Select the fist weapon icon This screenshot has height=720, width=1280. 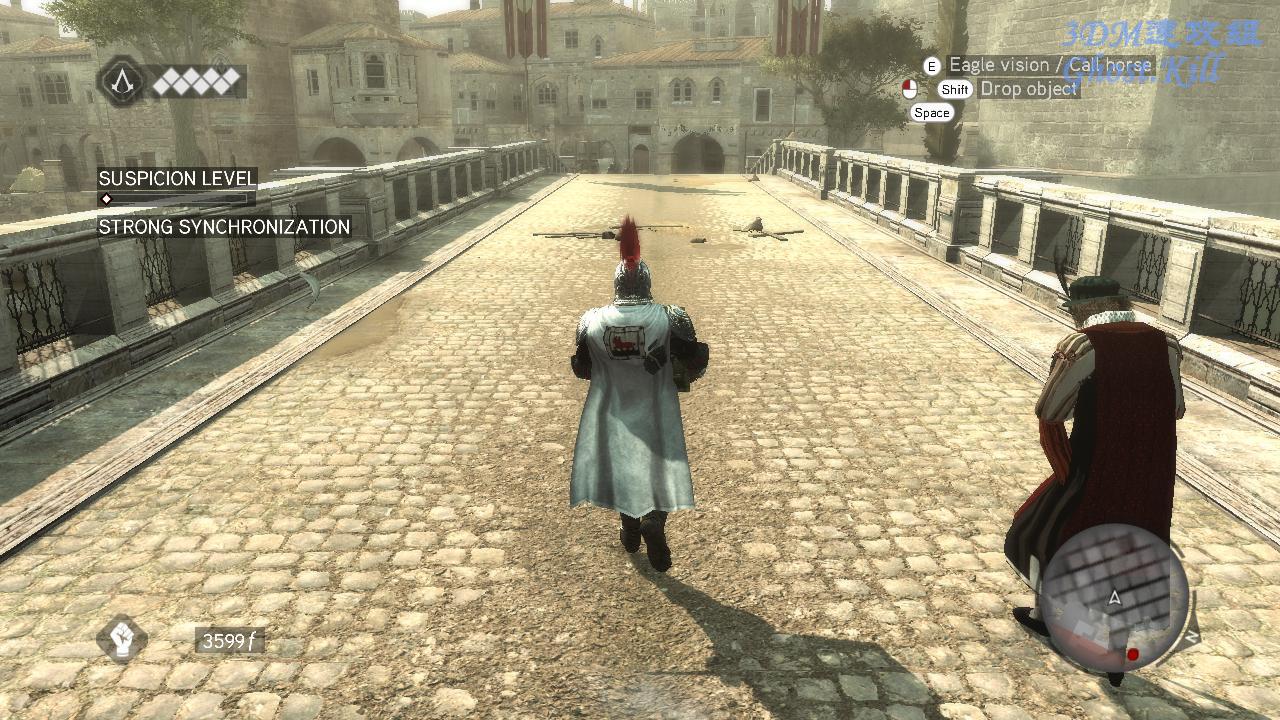(x=122, y=638)
